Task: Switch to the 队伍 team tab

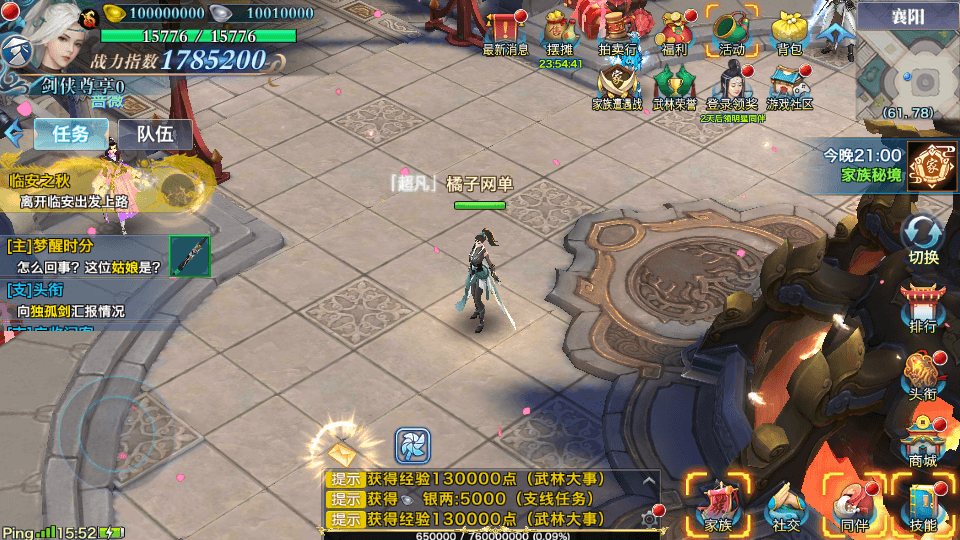Action: (x=155, y=134)
